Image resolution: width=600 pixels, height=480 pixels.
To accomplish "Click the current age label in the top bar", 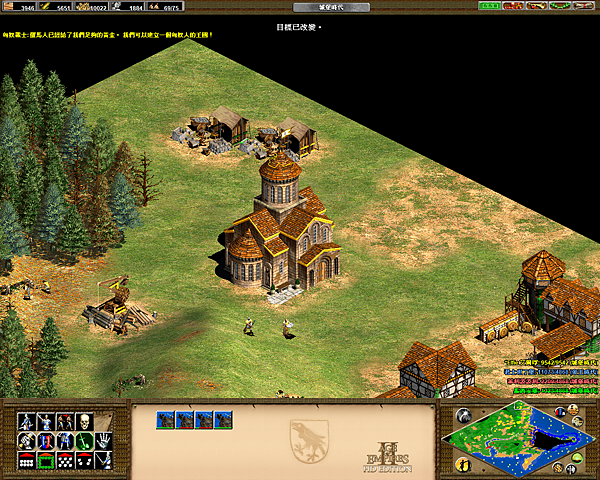I will pos(301,6).
